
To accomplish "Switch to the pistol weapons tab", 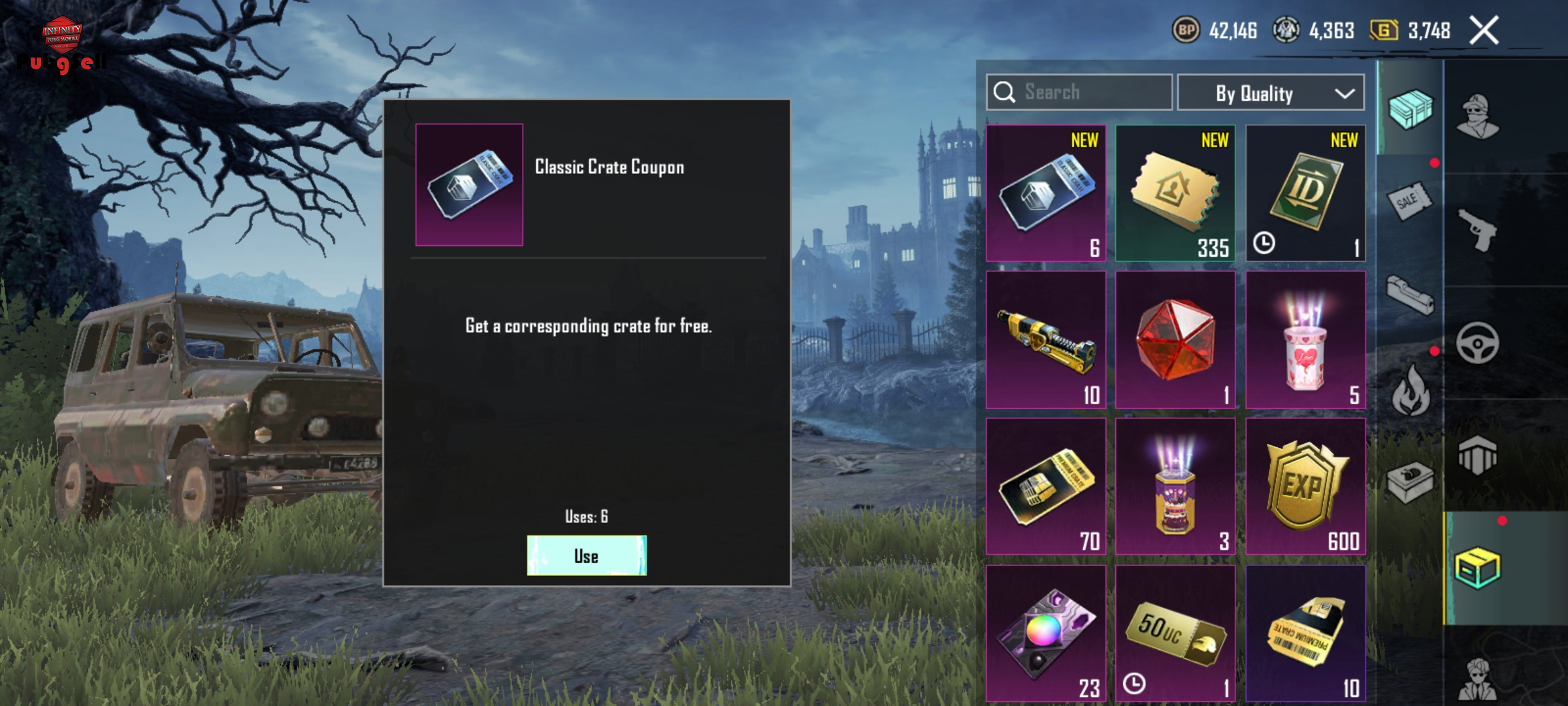I will 1477,230.
